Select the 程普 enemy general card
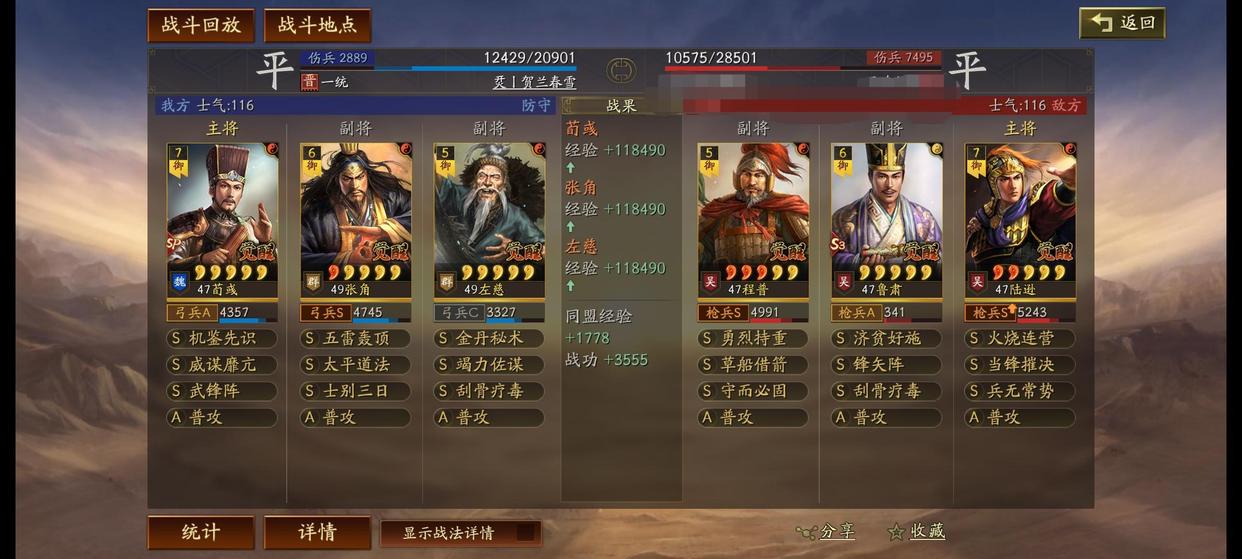Screen dimensions: 1242x559 click(x=753, y=219)
